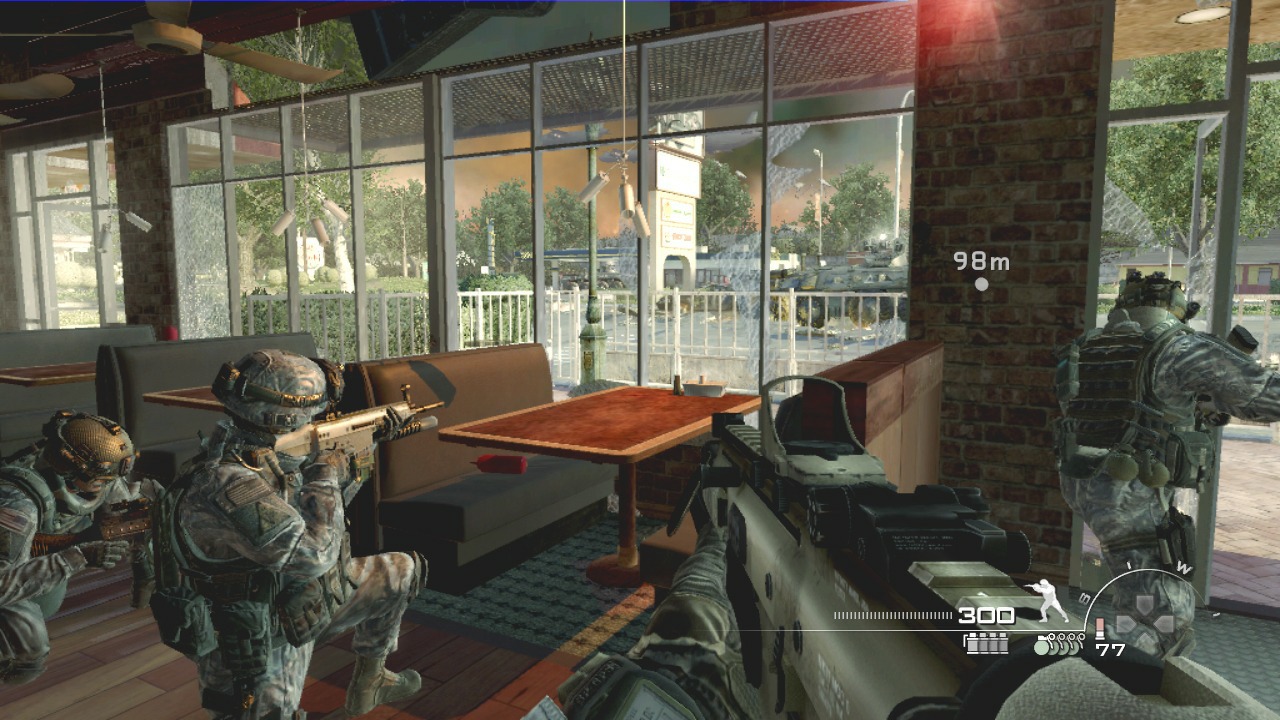Click the white compass arc line

coord(1147,570)
